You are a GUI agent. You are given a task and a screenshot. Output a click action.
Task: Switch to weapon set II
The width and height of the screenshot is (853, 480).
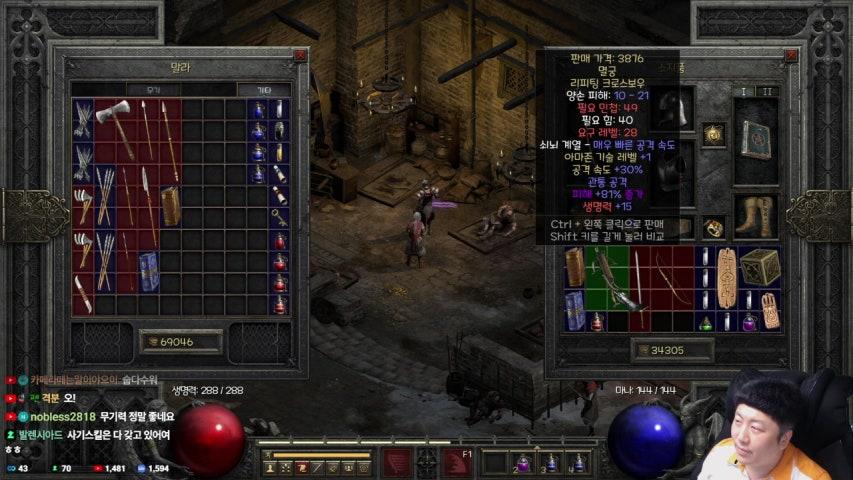[768, 91]
